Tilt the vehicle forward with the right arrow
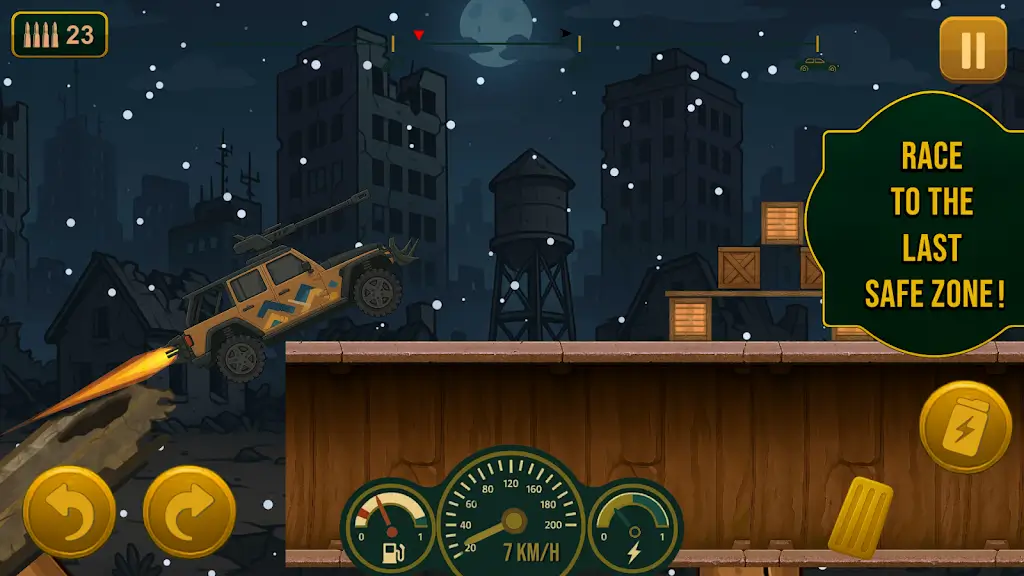 tap(190, 511)
